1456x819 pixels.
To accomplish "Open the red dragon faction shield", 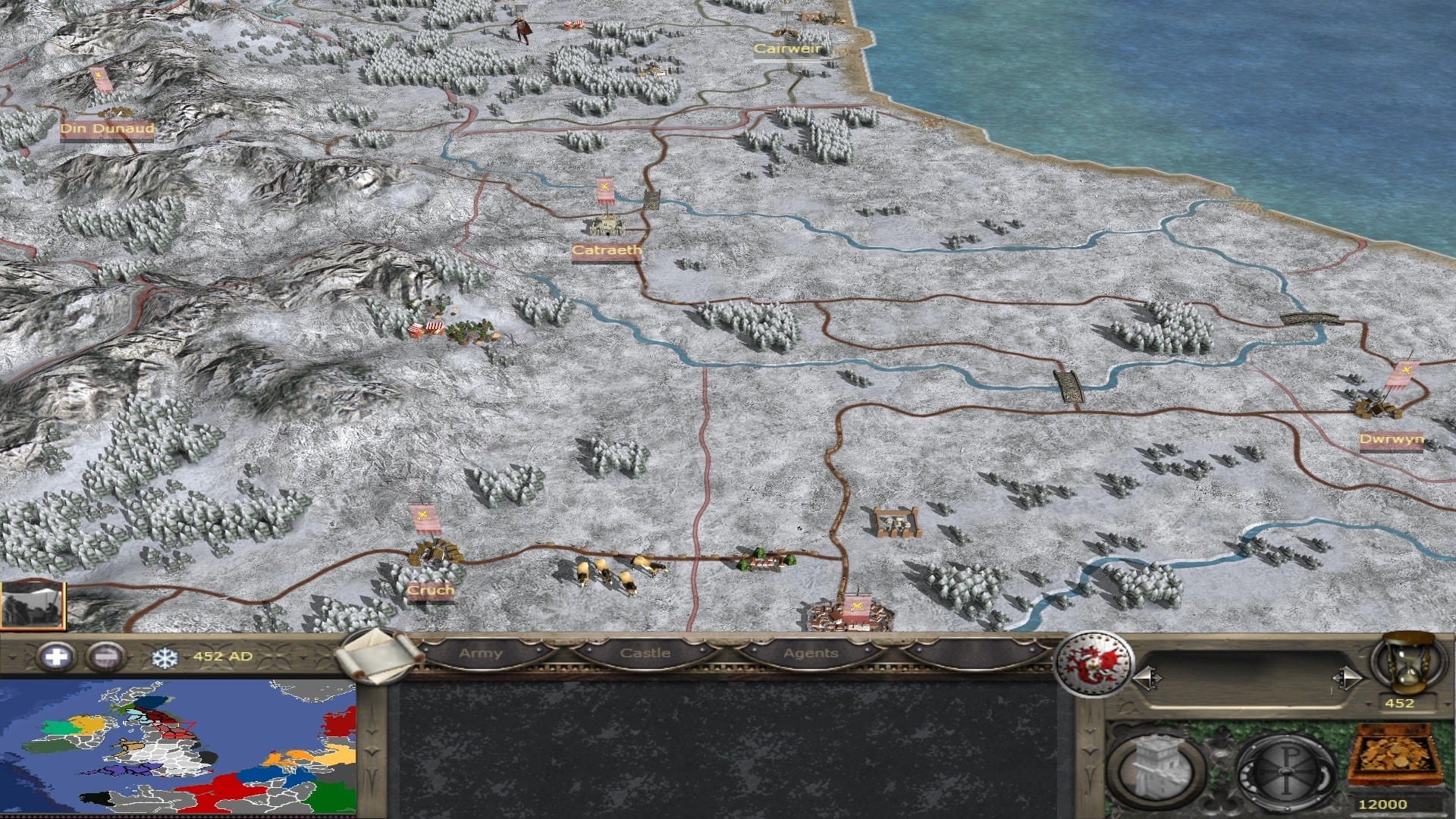I will 1094,664.
